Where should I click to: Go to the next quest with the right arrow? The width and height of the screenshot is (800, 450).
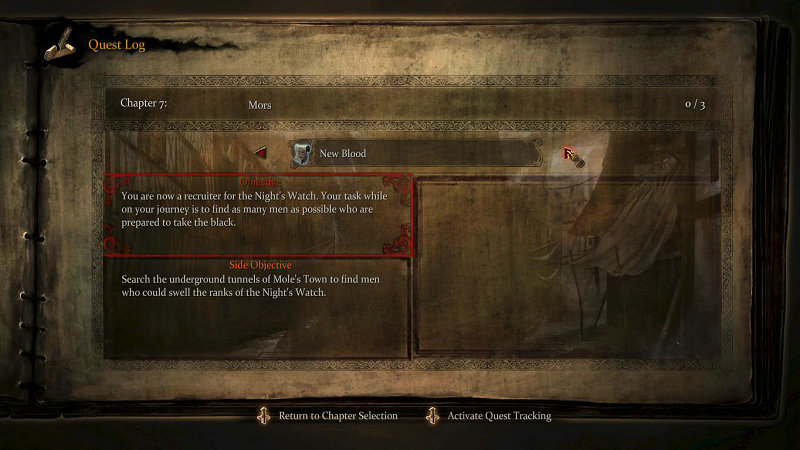pos(570,153)
